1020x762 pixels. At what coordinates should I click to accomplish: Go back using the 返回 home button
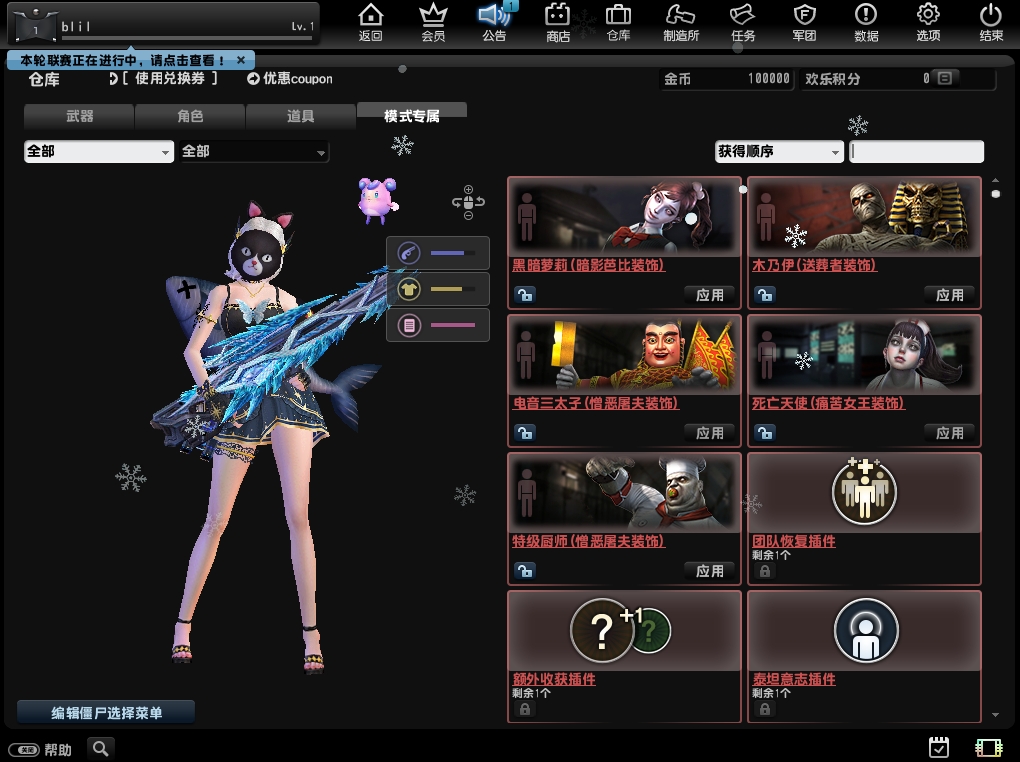[371, 23]
